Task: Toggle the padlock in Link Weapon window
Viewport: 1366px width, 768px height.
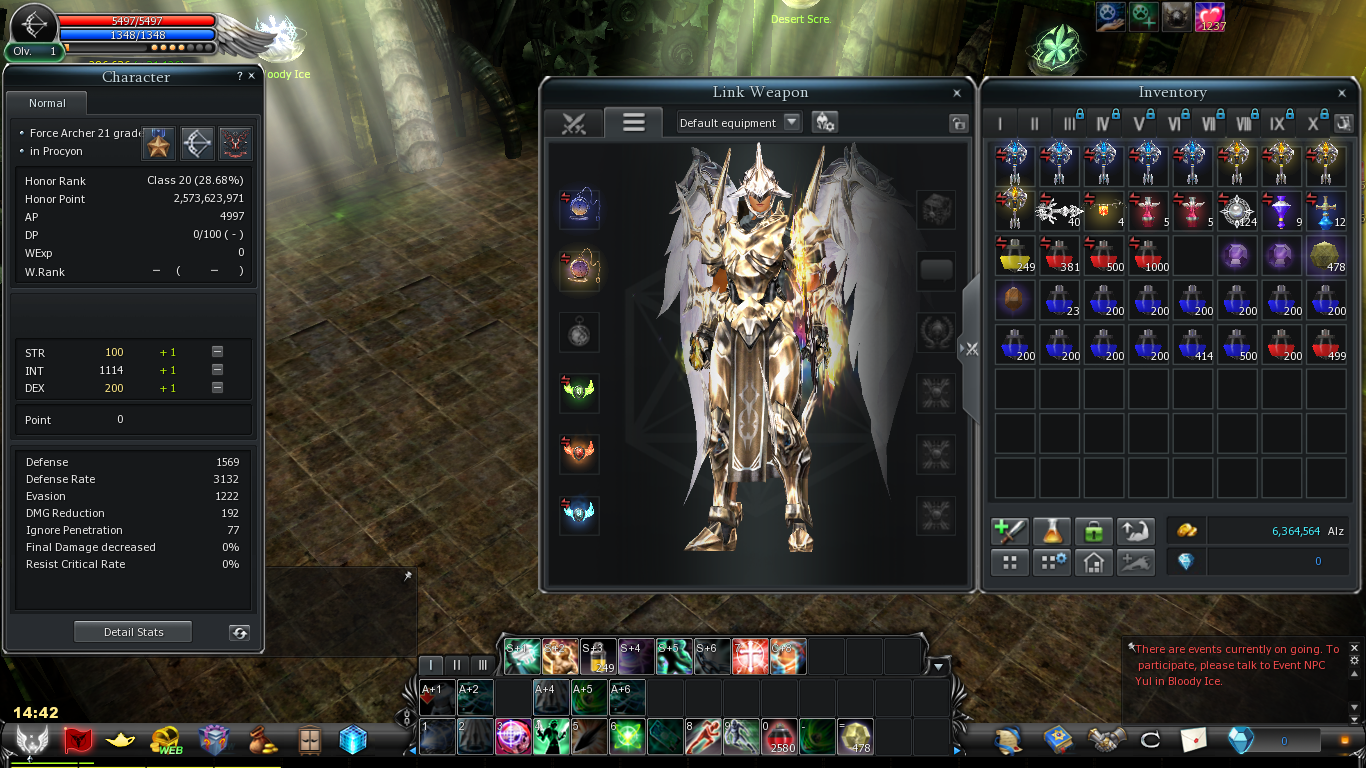Action: pos(958,123)
